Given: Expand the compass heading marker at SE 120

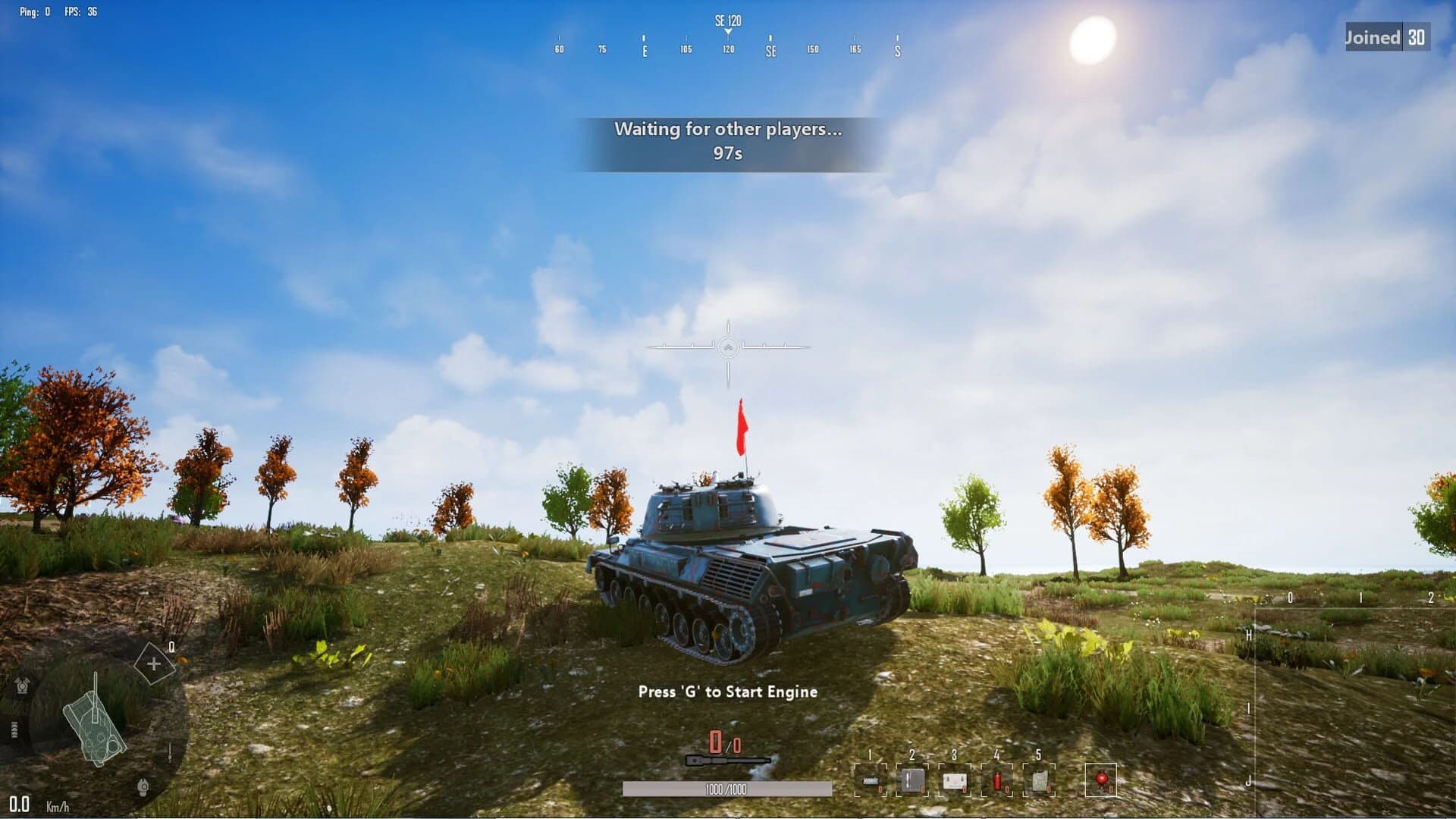Looking at the screenshot, I should (x=727, y=23).
